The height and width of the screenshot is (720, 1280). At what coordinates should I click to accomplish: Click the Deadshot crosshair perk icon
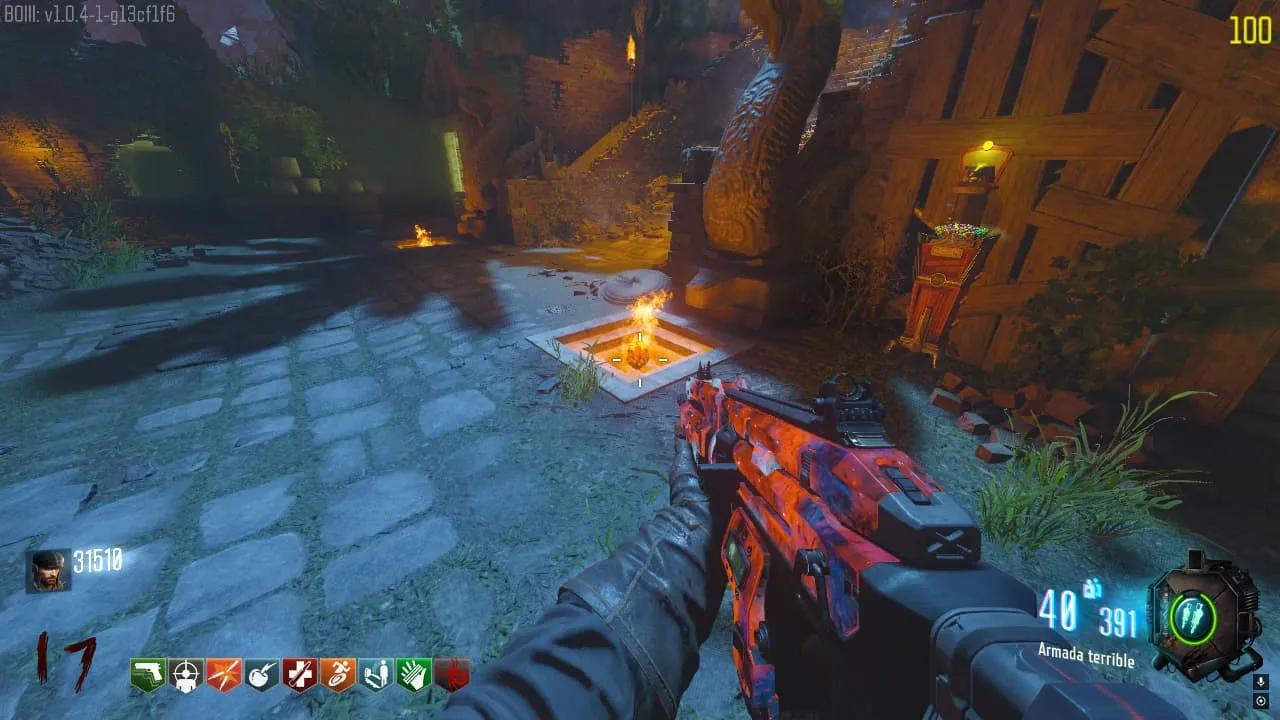click(x=185, y=675)
